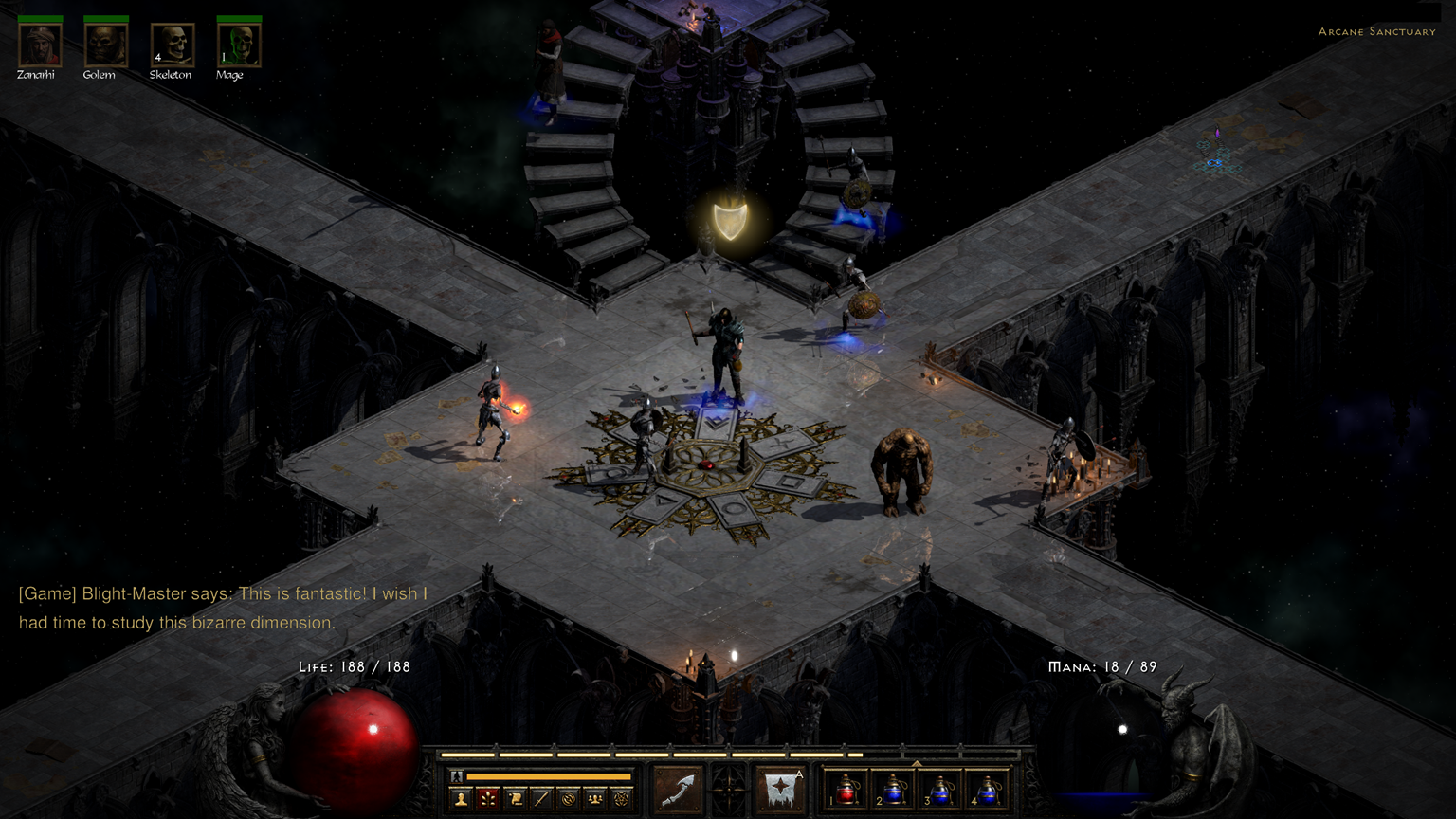This screenshot has width=1456, height=819.
Task: Use the red health potion in slot 1
Action: tap(846, 790)
